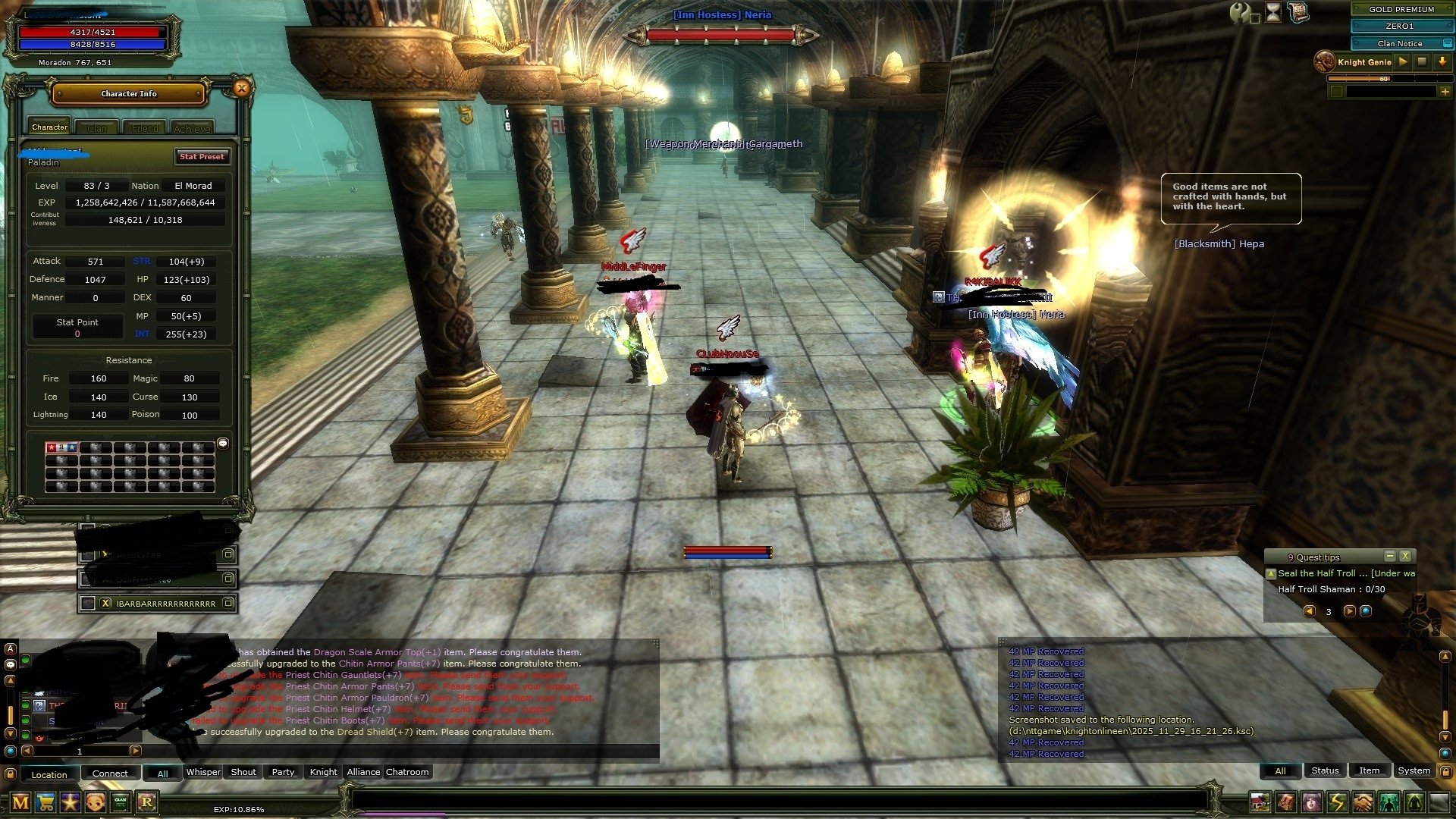Open the GOLD PREMIUM panel
The height and width of the screenshot is (819, 1456).
tap(1401, 9)
